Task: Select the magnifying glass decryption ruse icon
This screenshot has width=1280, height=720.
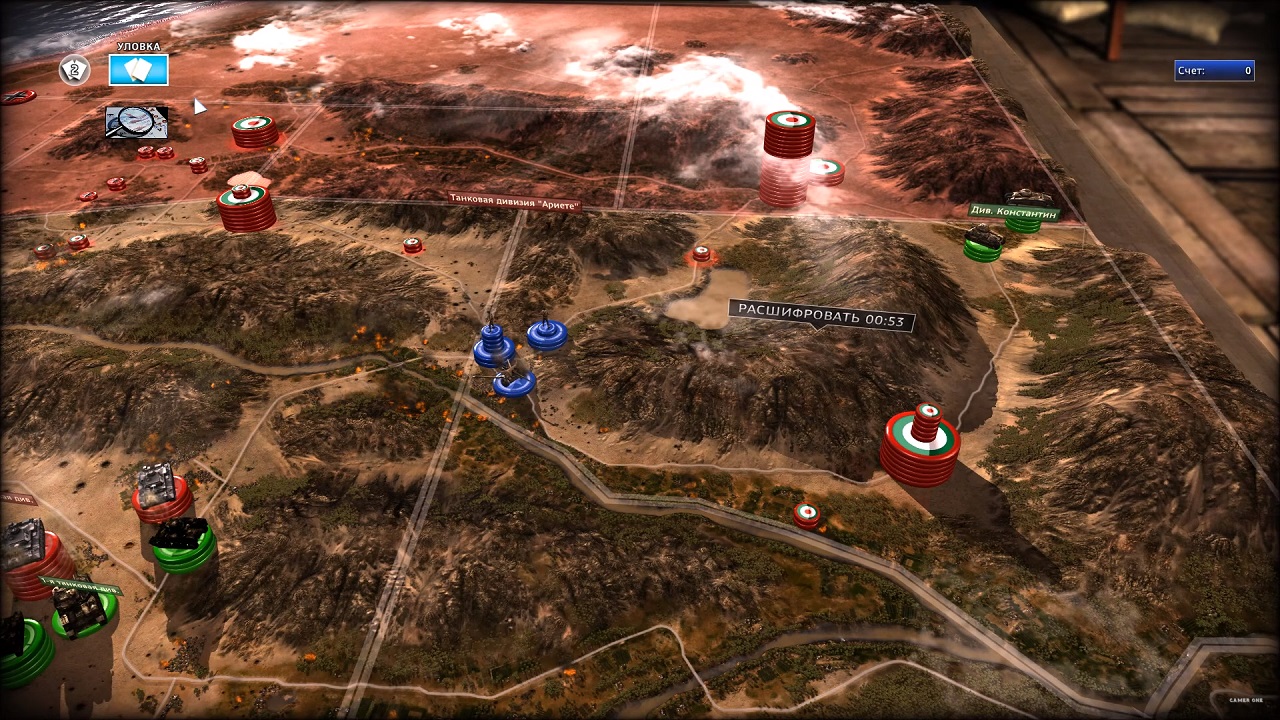Action: click(x=136, y=122)
